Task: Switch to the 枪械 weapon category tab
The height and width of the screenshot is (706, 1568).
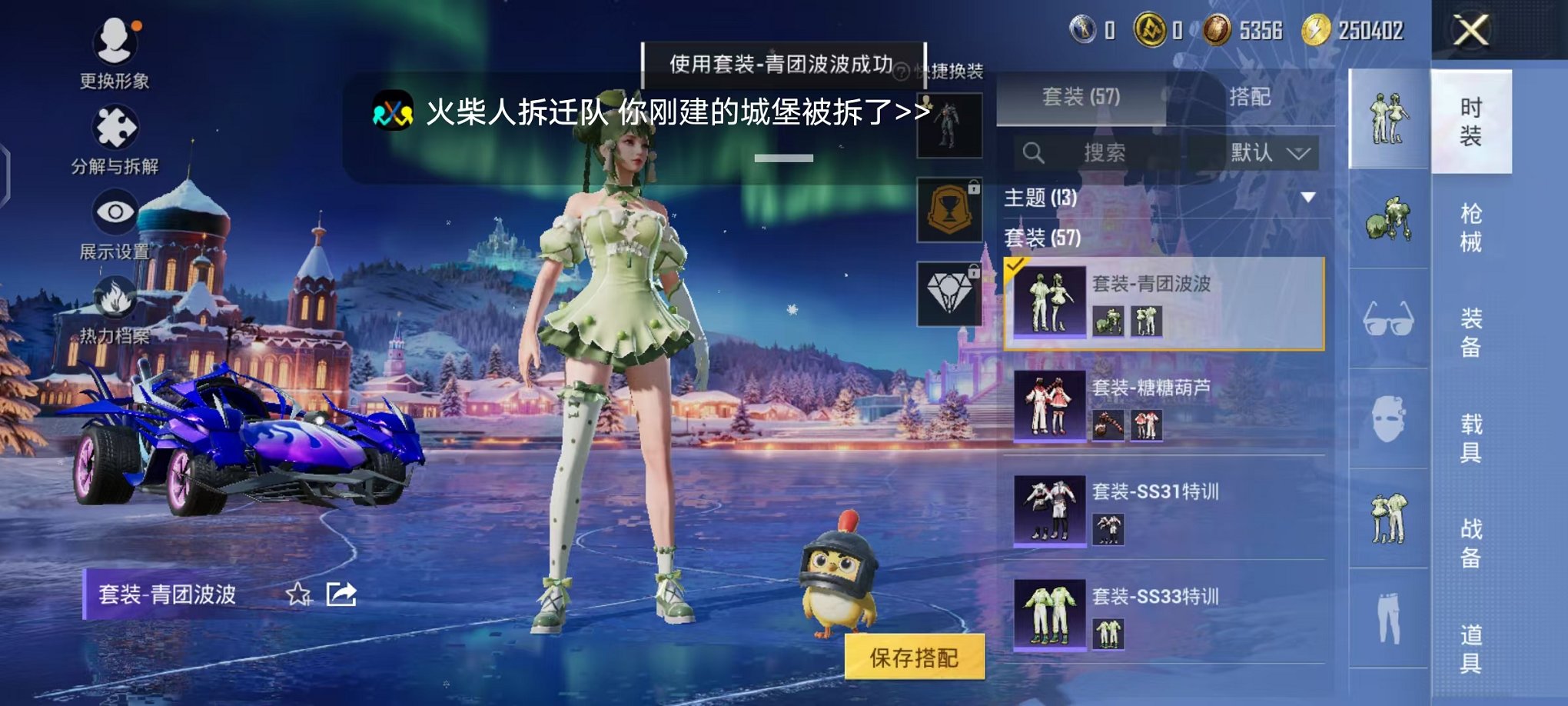Action: click(1470, 223)
